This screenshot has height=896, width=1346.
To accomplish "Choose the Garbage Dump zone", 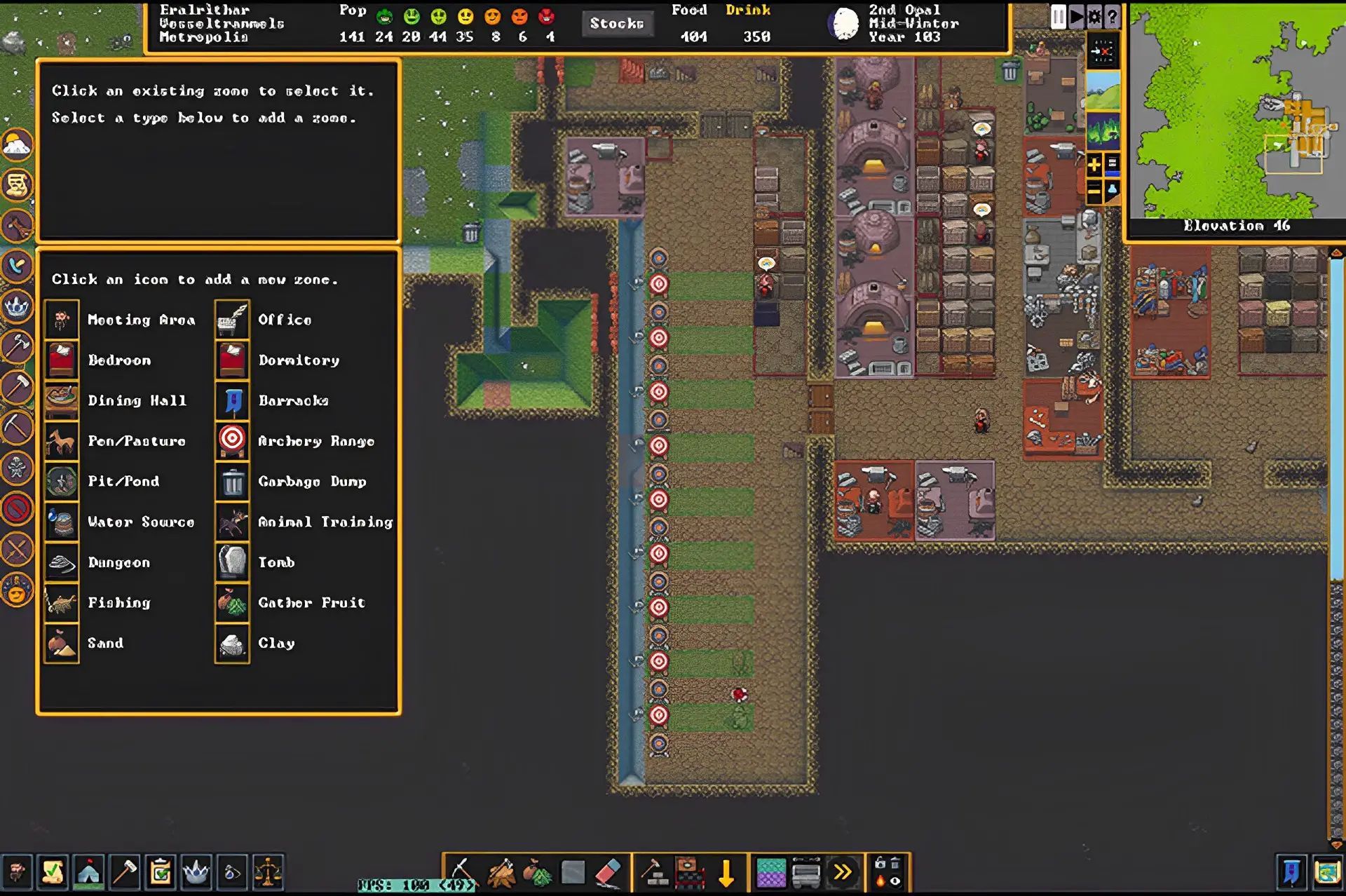I will [232, 482].
